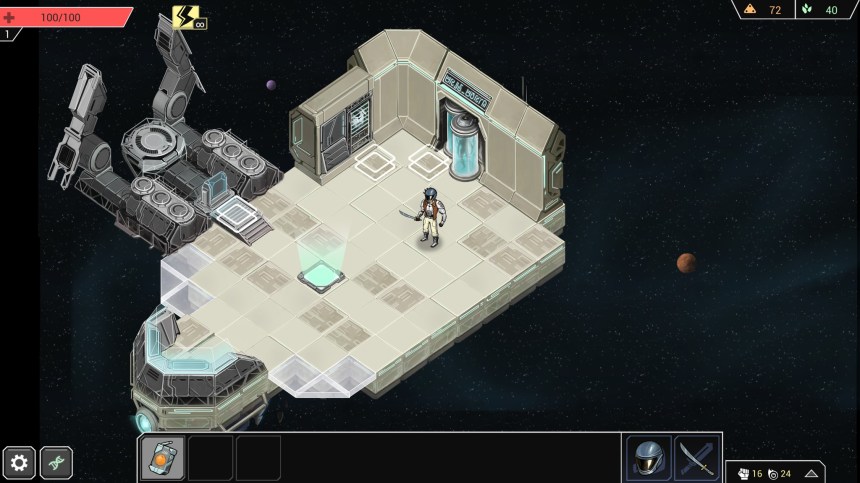Open the gear settings menu
Viewport: 860px width, 483px height.
point(20,462)
